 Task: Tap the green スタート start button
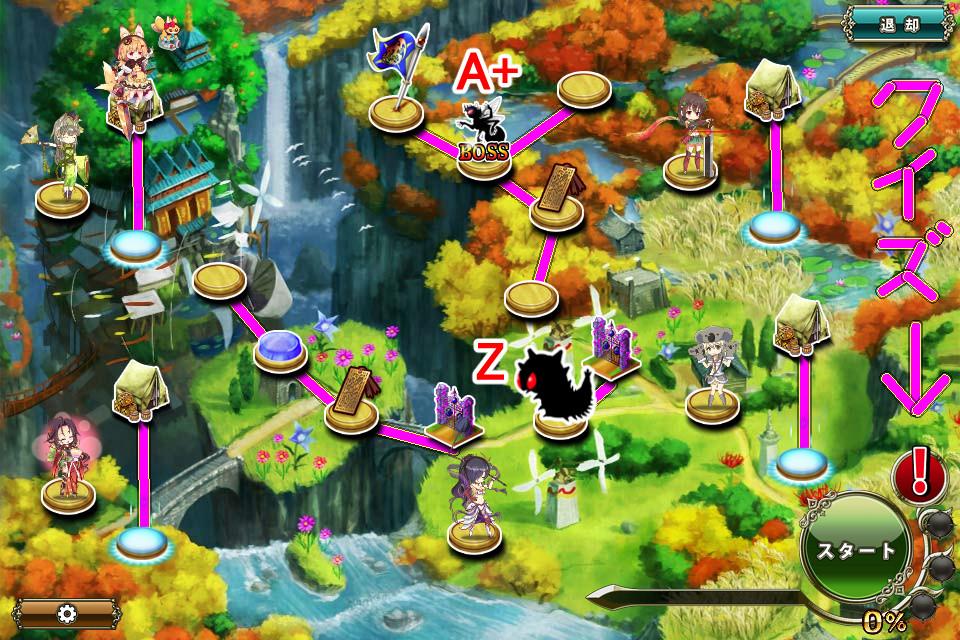[857, 550]
